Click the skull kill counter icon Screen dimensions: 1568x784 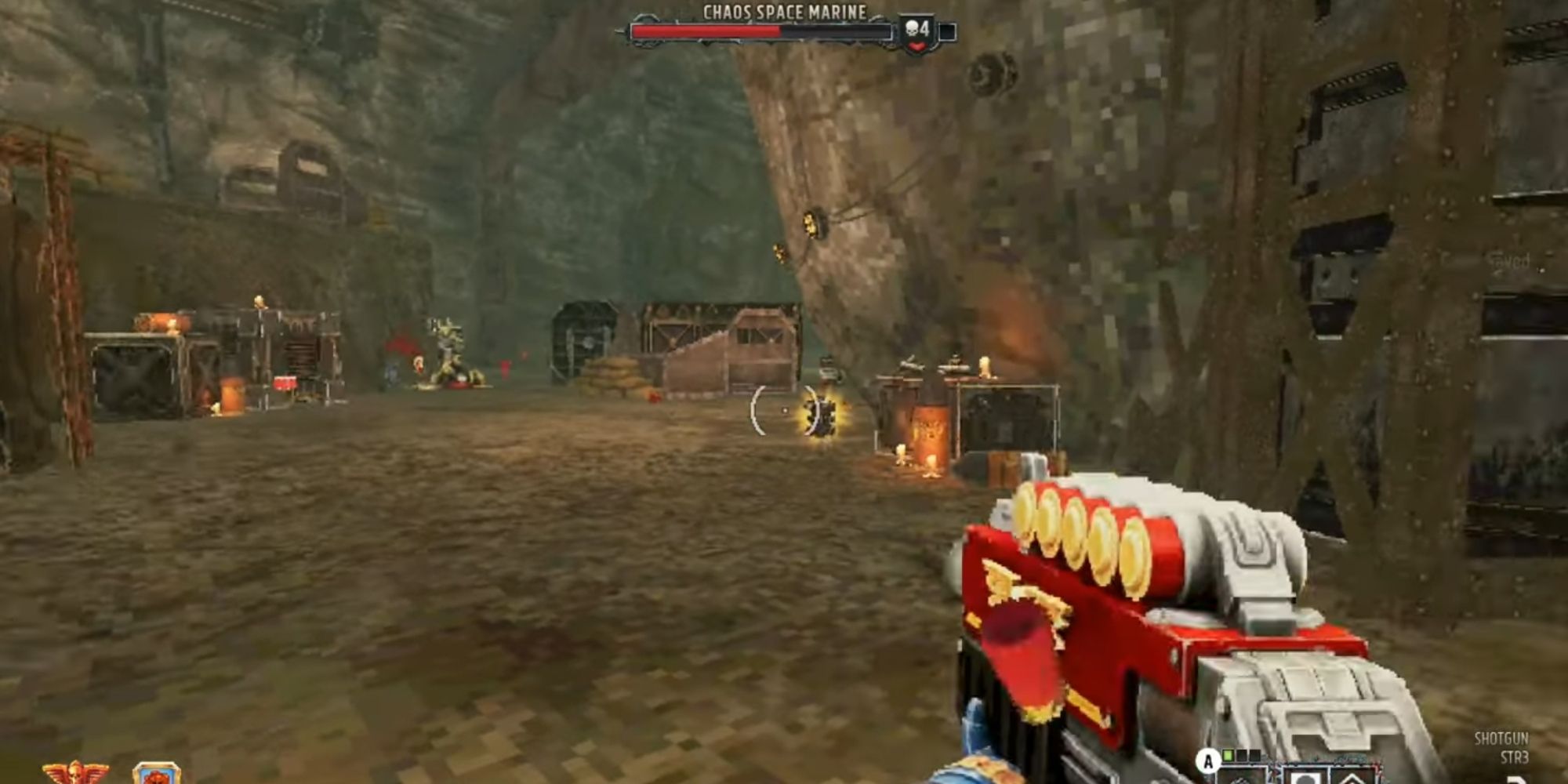pyautogui.click(x=911, y=27)
